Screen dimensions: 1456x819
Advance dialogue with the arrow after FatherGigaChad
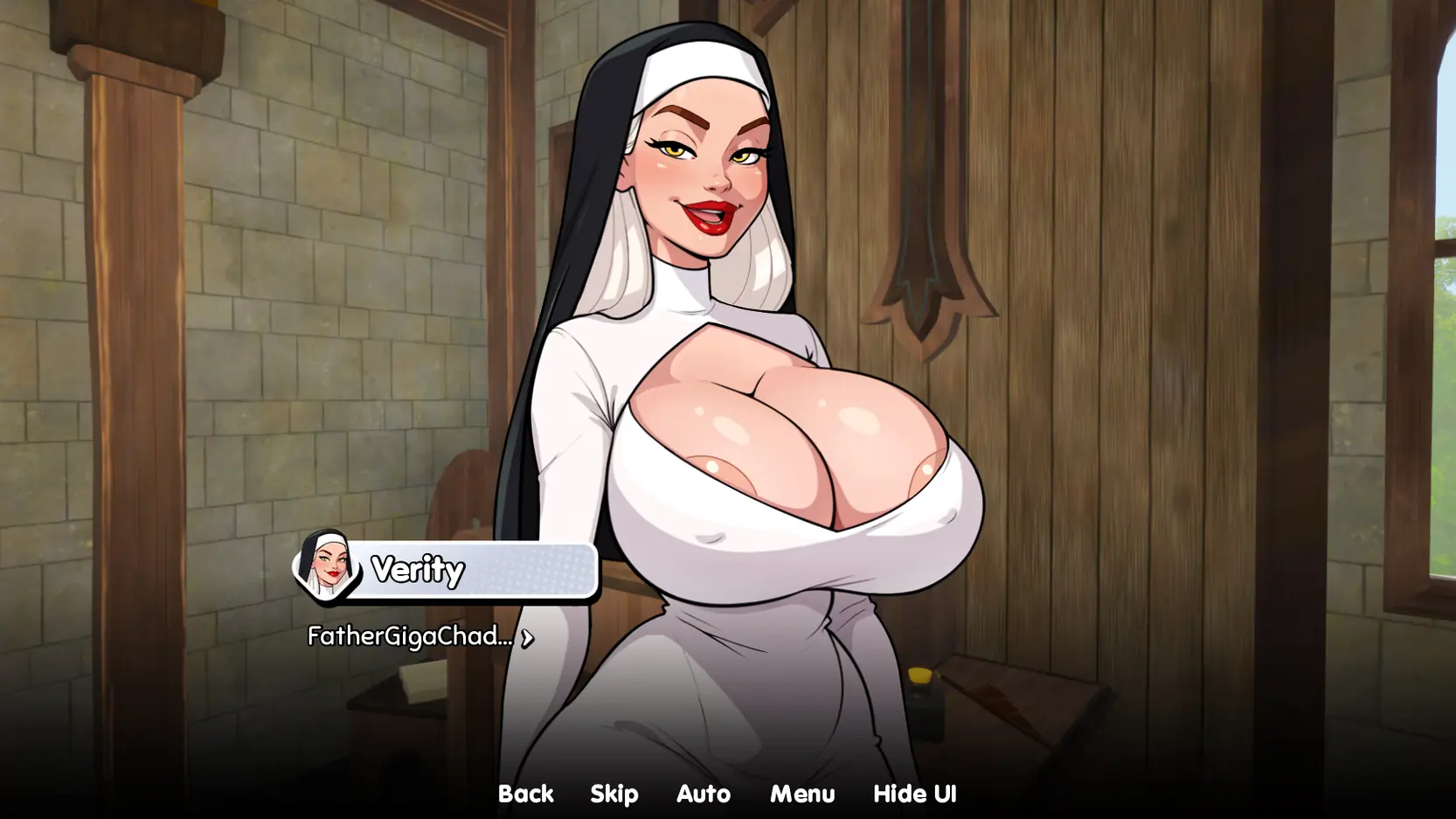(527, 638)
